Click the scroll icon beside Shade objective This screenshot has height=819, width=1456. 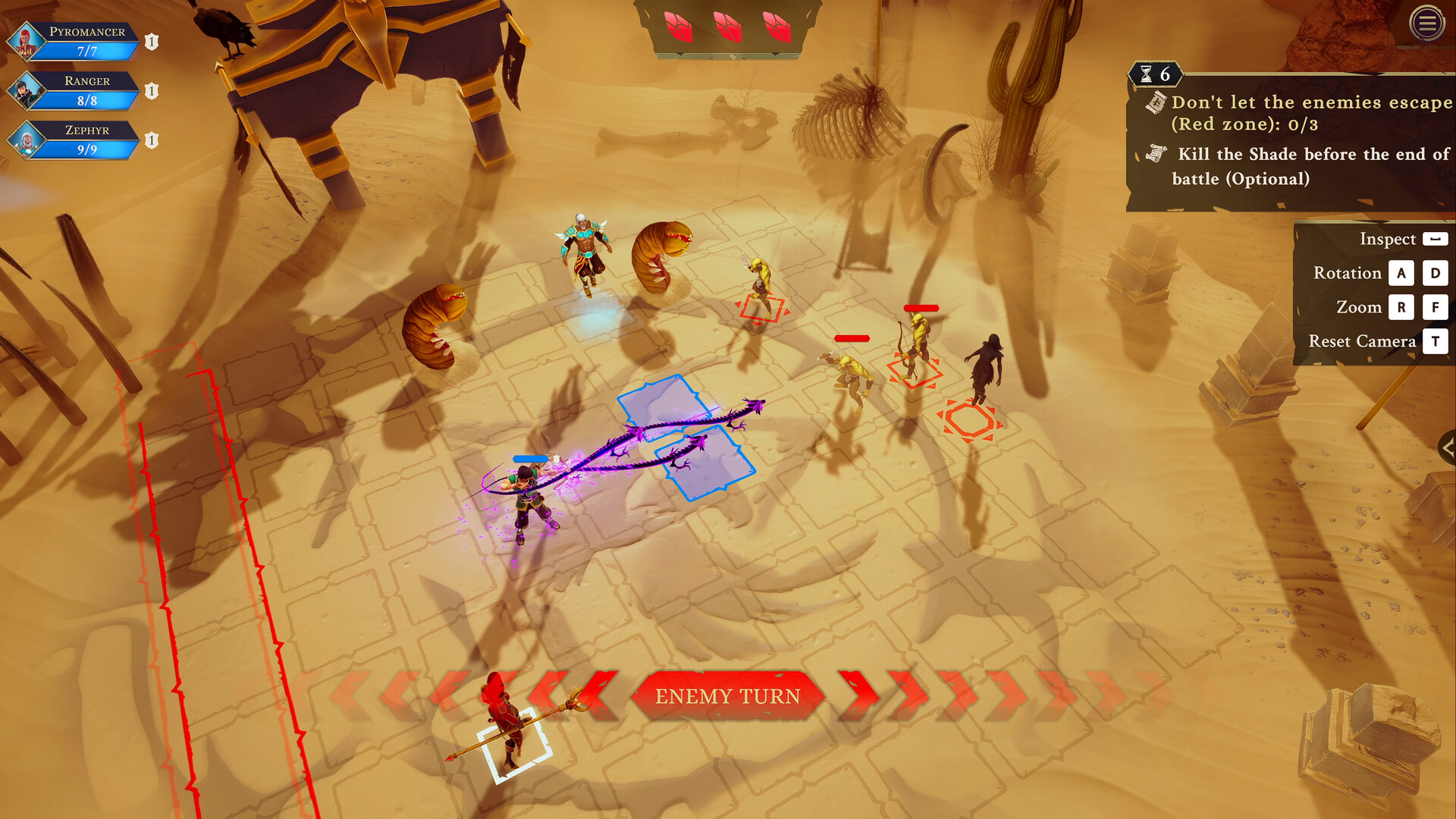(1156, 154)
